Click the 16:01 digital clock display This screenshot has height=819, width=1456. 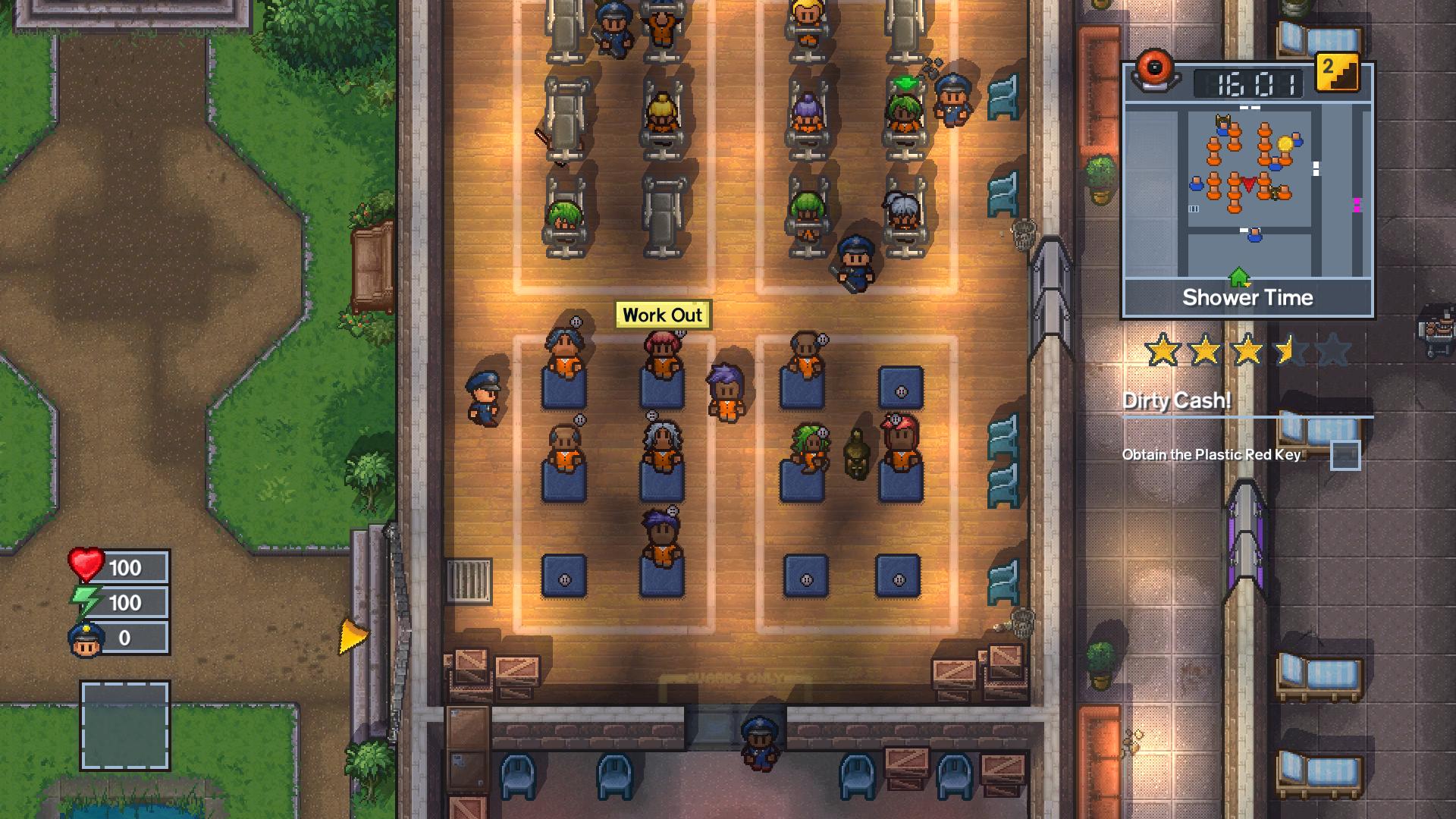(1247, 83)
